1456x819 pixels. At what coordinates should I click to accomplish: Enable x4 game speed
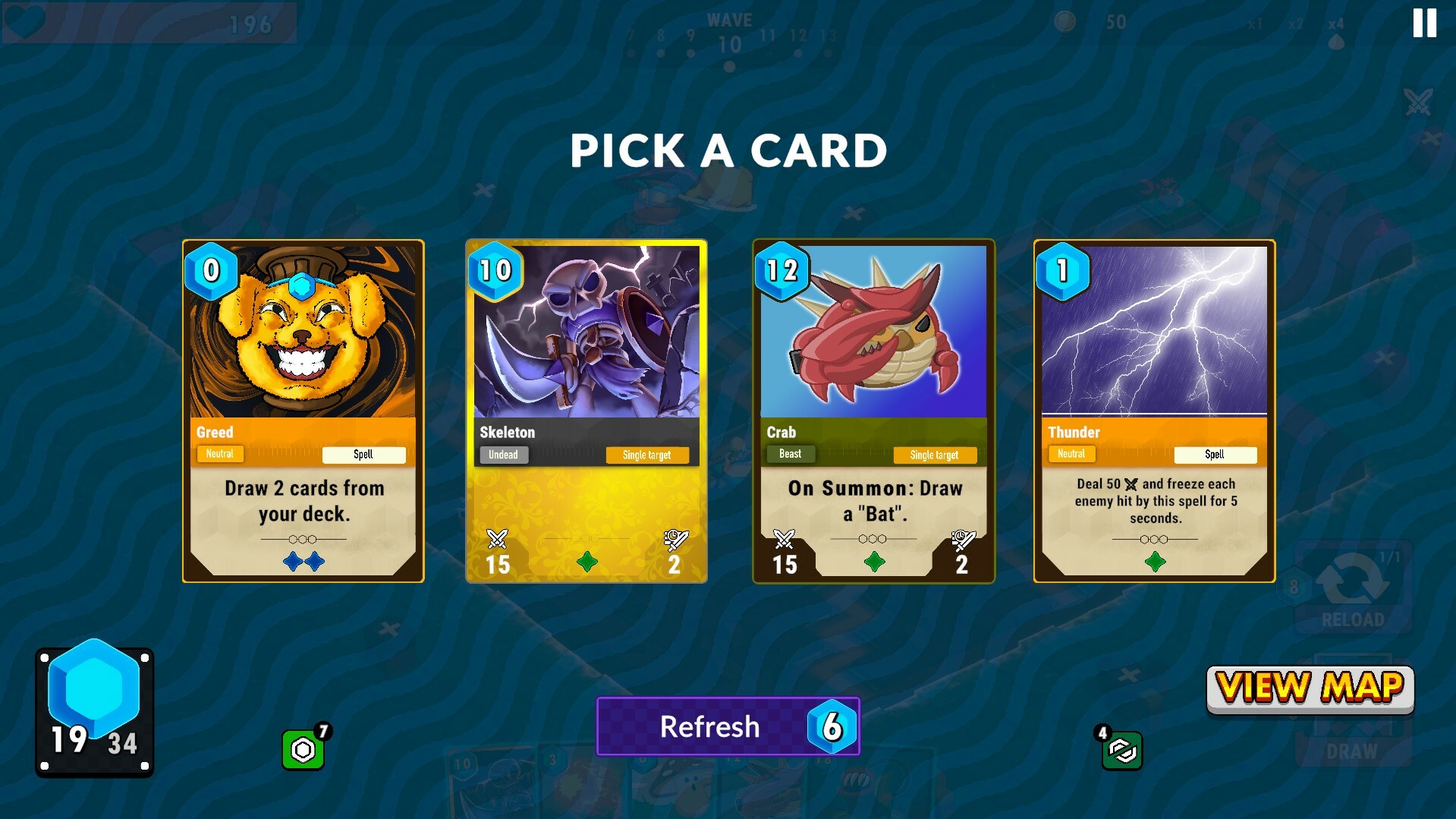coord(1337,23)
